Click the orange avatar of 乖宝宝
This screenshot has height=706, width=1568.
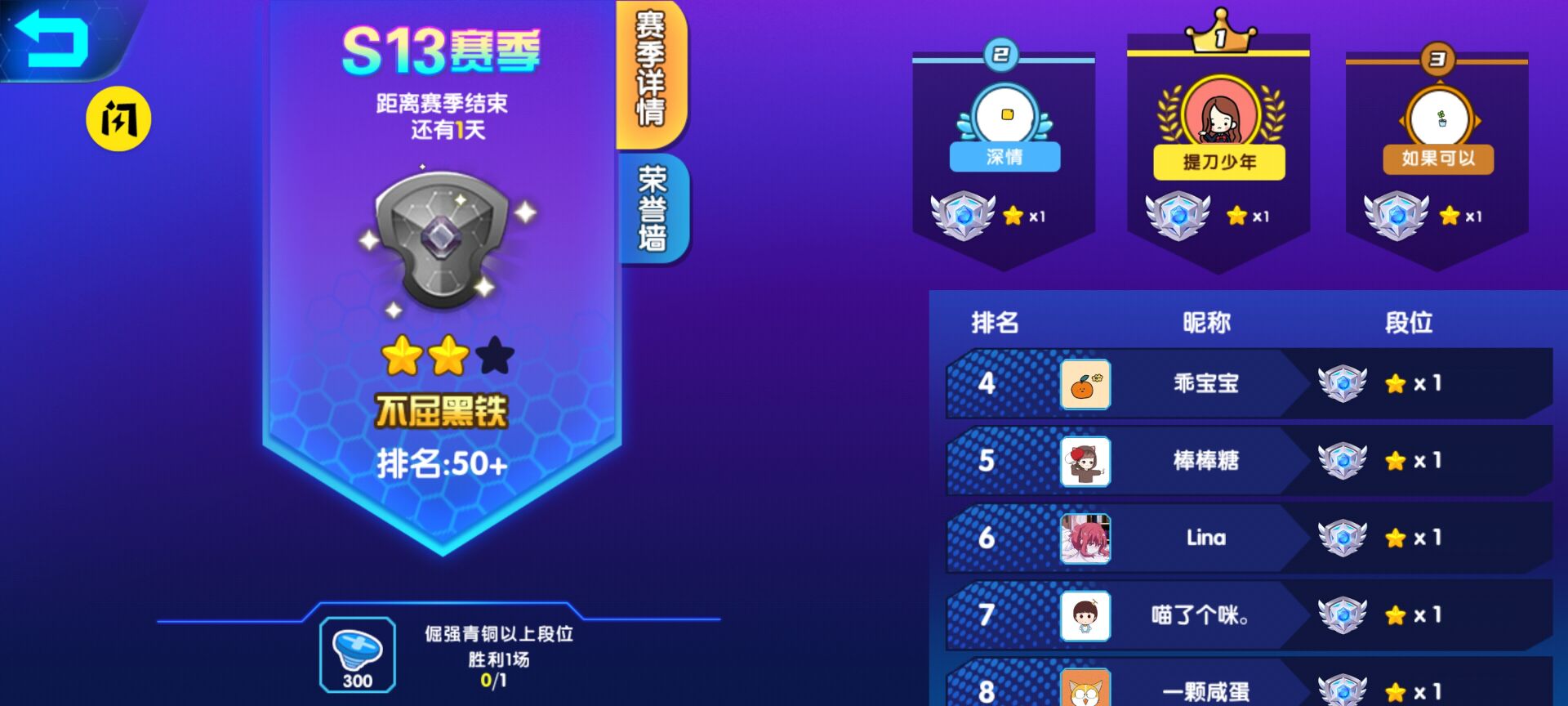tap(1085, 384)
